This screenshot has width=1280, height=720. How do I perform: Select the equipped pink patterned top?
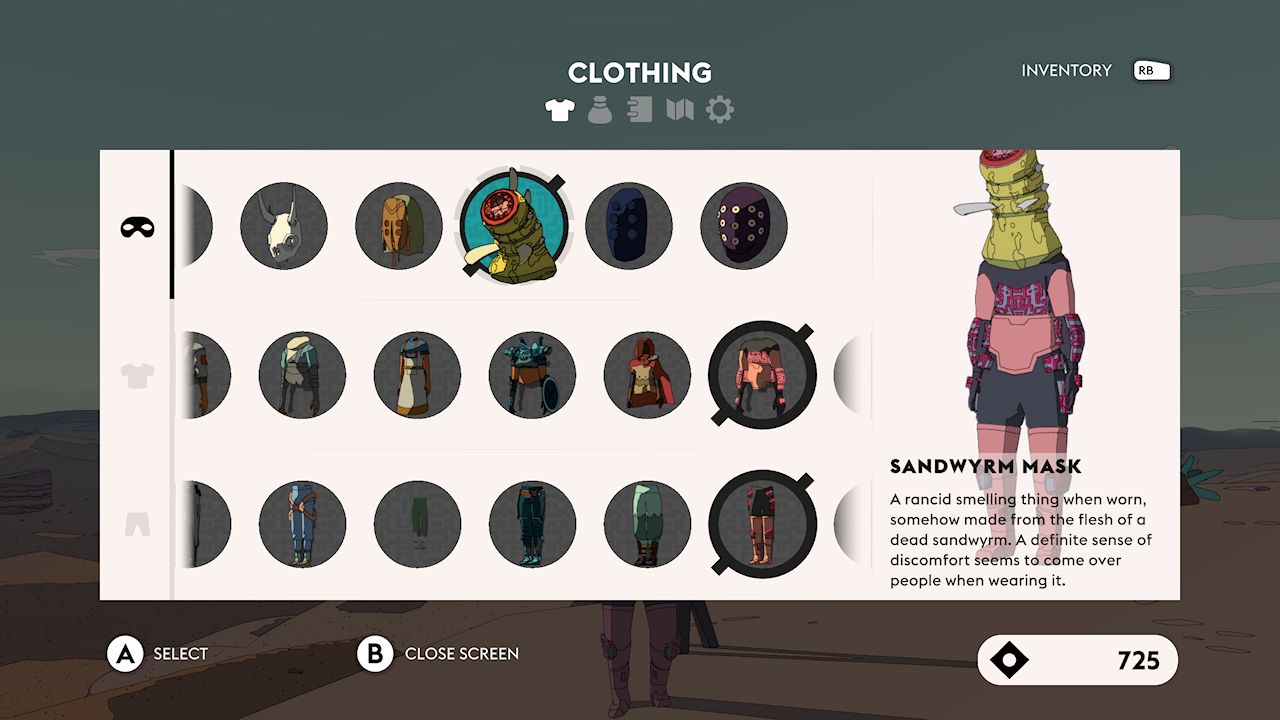point(762,374)
